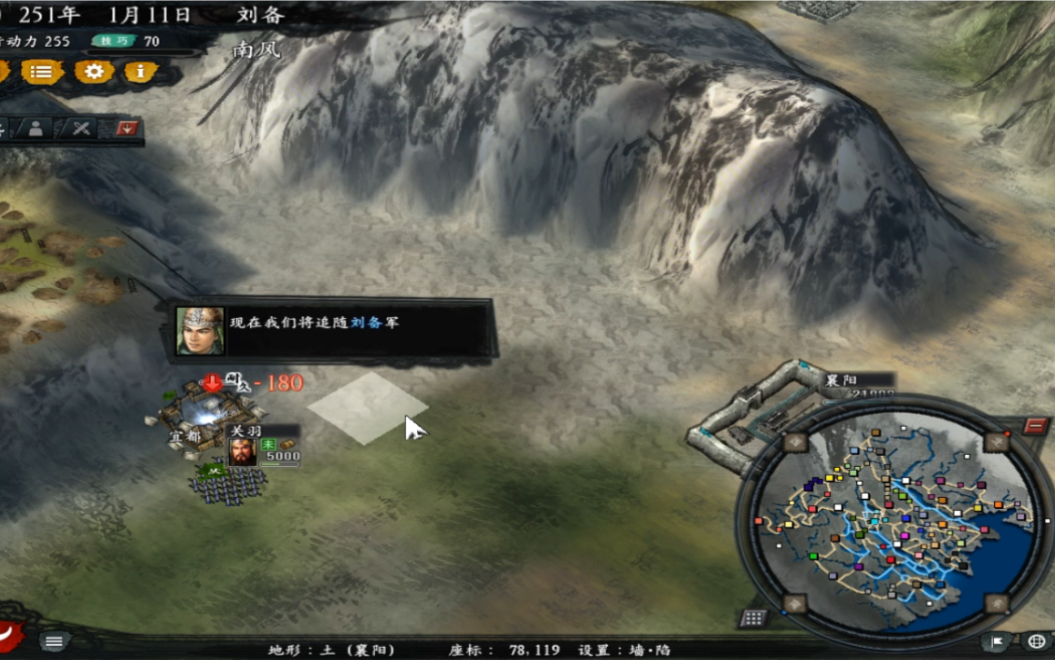Open the globe icon button
Screen dimensions: 1055x660
point(1036,641)
